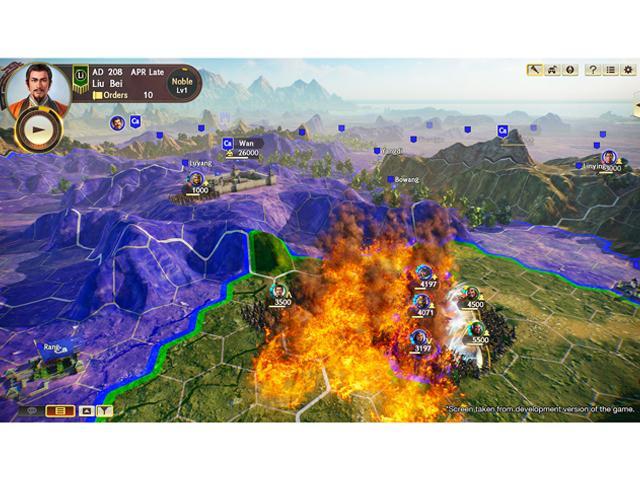The image size is (640, 480).
Task: Click the round emblem toolbar button
Action: pos(570,70)
